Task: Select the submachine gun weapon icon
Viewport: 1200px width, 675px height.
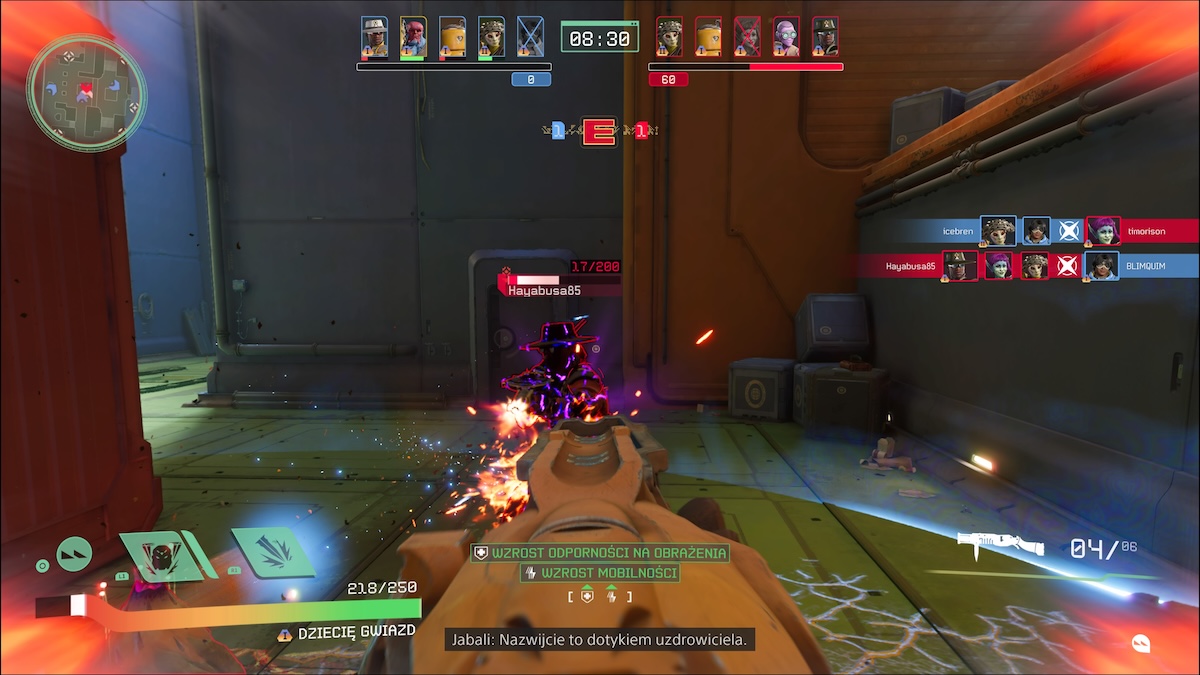Action: tap(1000, 545)
